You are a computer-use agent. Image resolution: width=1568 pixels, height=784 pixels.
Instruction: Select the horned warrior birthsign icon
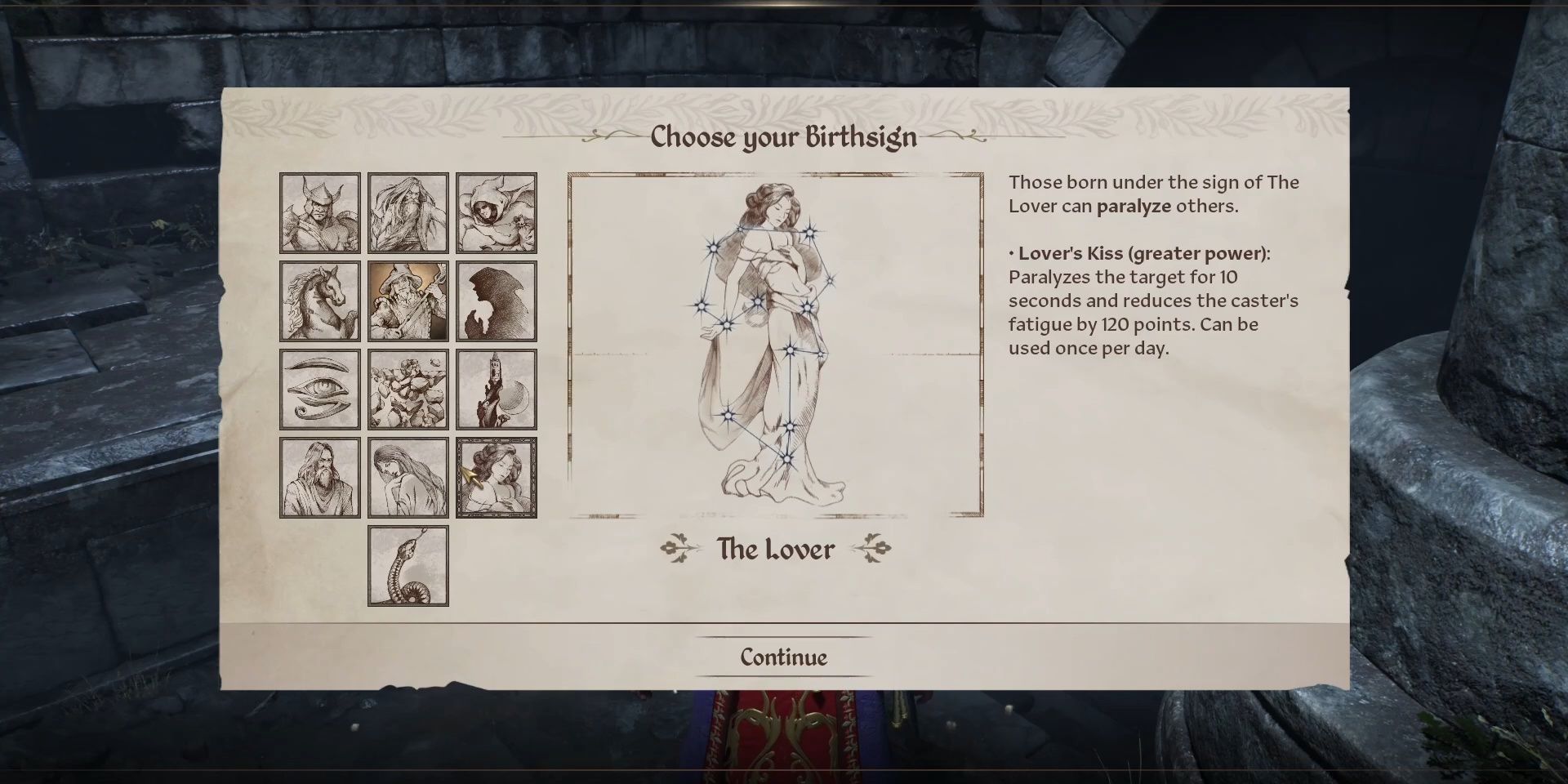(x=319, y=213)
